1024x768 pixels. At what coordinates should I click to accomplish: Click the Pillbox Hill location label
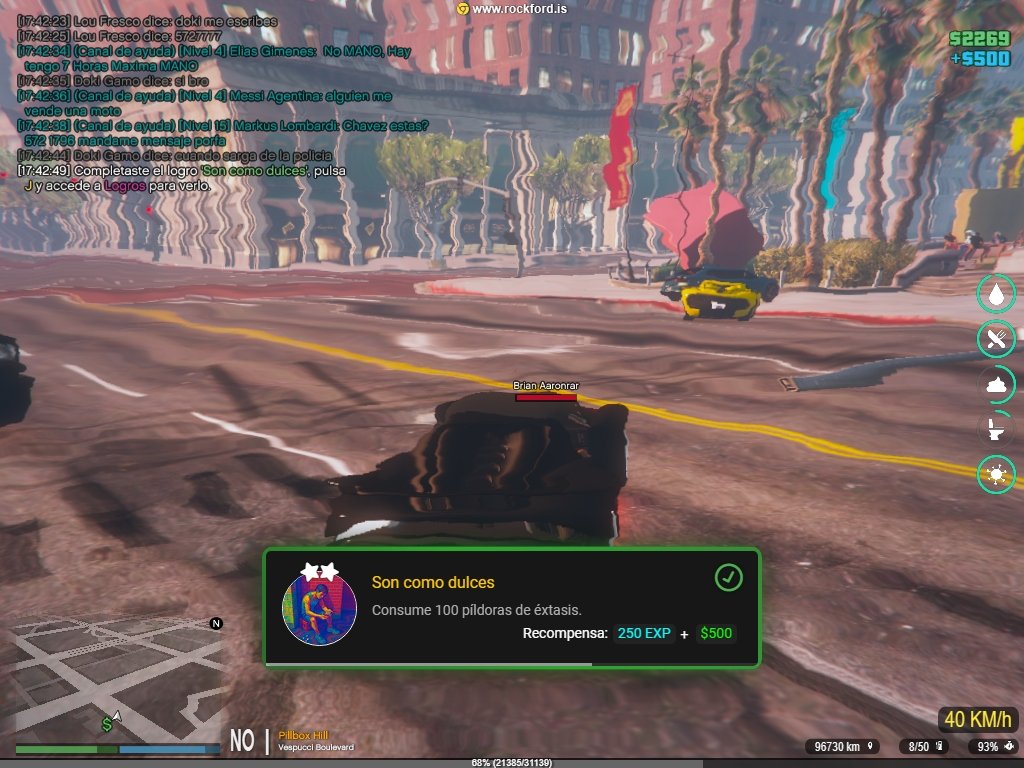[303, 735]
